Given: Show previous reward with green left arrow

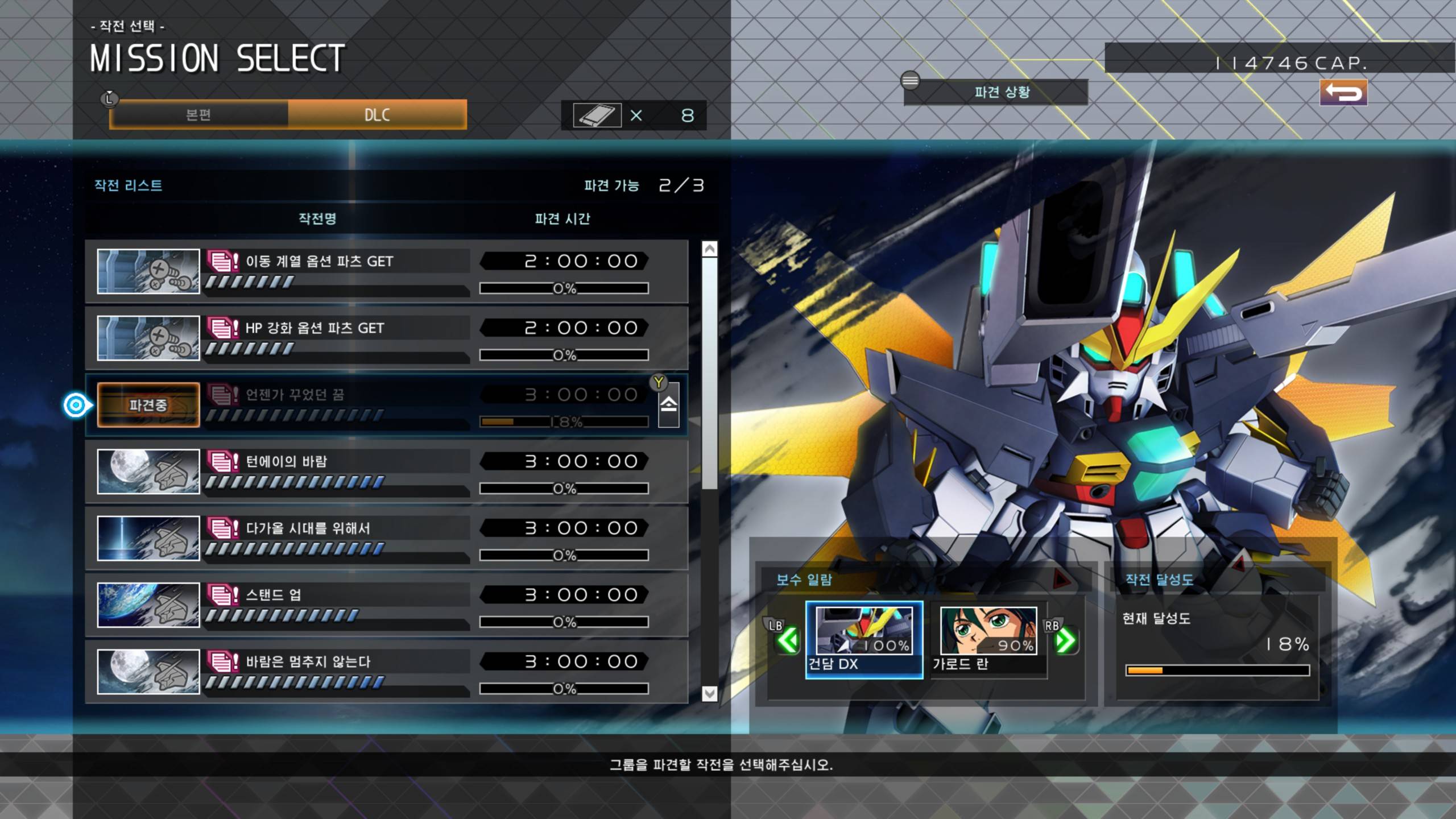Looking at the screenshot, I should click(x=788, y=641).
